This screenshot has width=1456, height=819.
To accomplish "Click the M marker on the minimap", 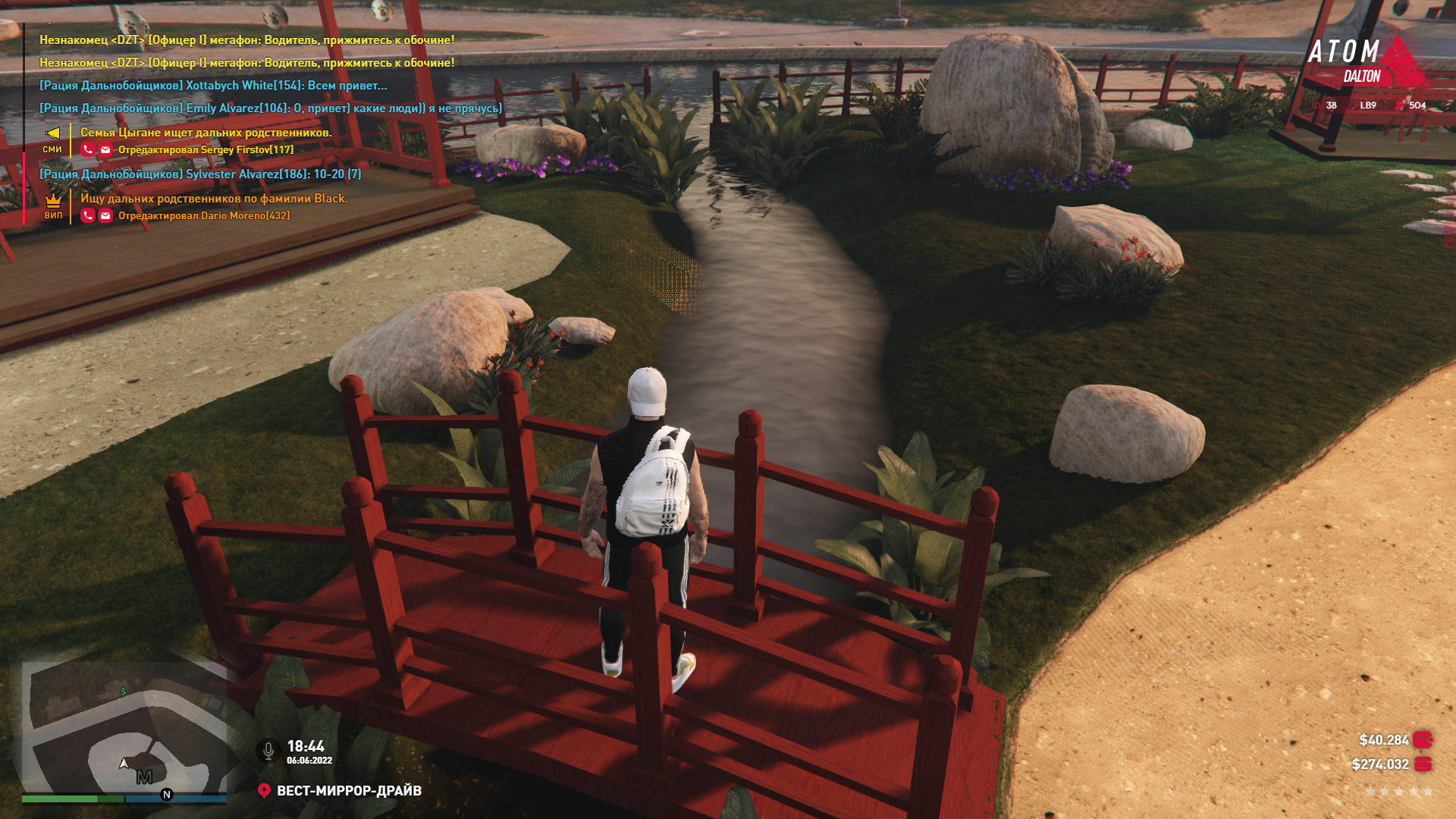I will click(x=144, y=777).
